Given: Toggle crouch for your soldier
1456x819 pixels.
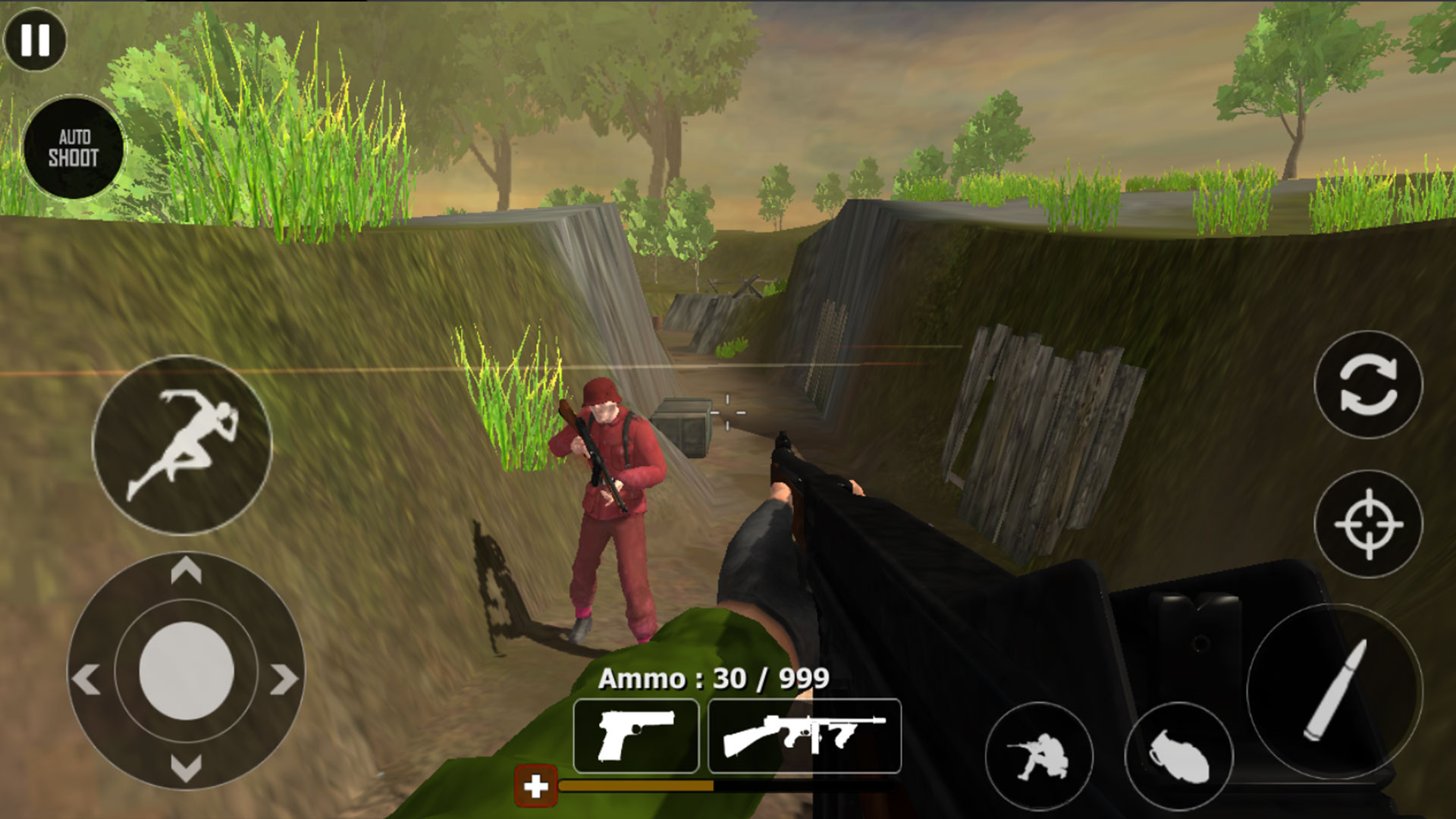Looking at the screenshot, I should coord(1043,753).
